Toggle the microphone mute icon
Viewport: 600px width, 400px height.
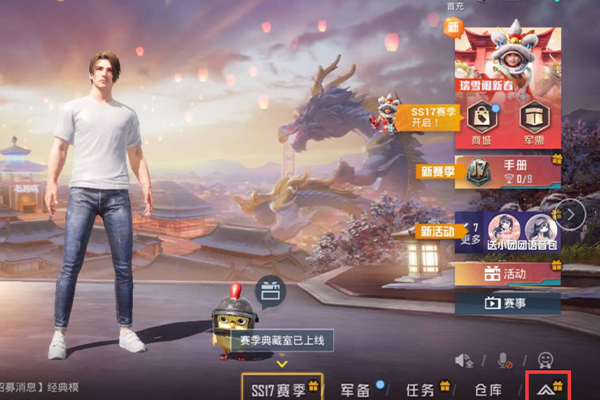pos(504,359)
